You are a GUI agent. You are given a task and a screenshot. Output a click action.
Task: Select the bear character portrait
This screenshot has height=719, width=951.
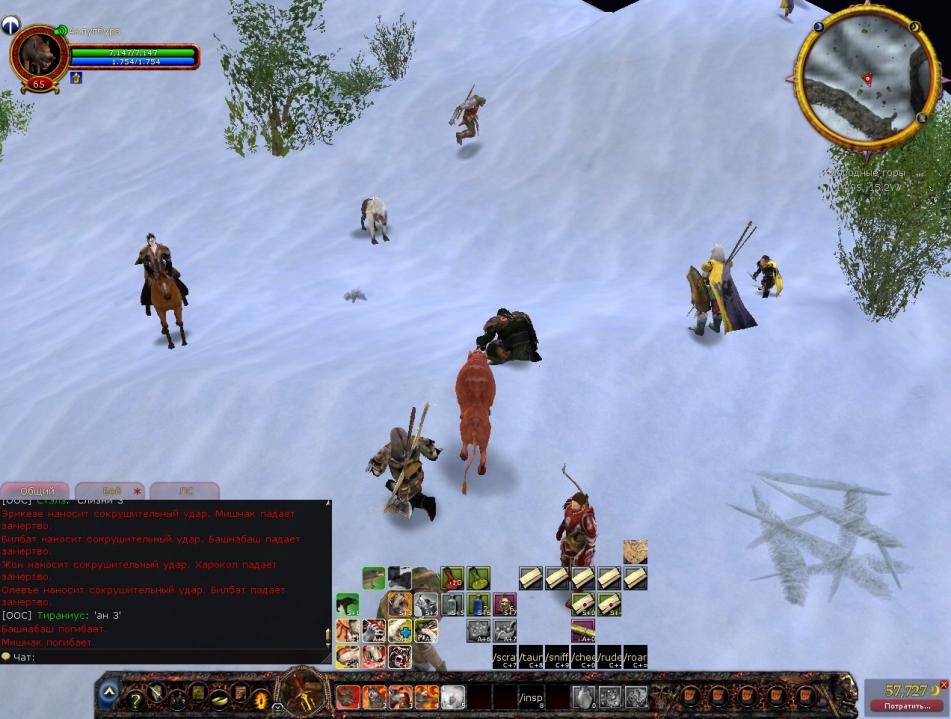coord(39,54)
